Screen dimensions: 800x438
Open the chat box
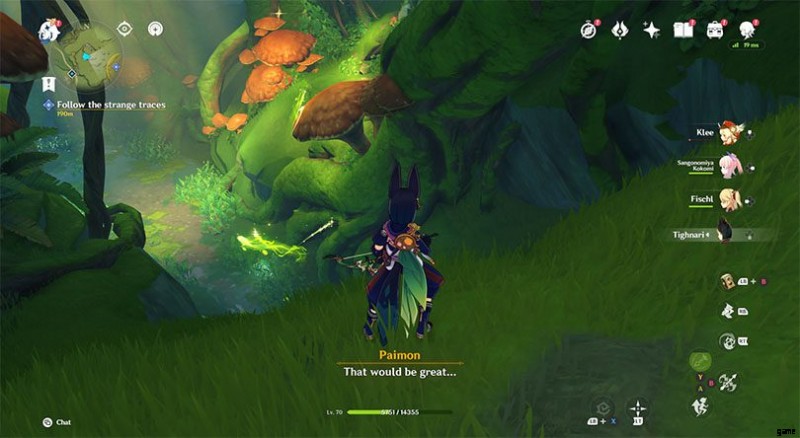[x=48, y=422]
